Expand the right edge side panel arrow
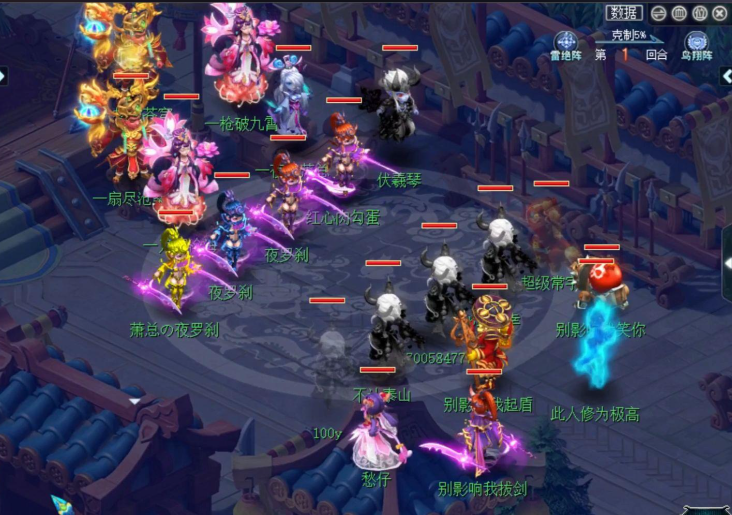The height and width of the screenshot is (515, 732). (727, 262)
